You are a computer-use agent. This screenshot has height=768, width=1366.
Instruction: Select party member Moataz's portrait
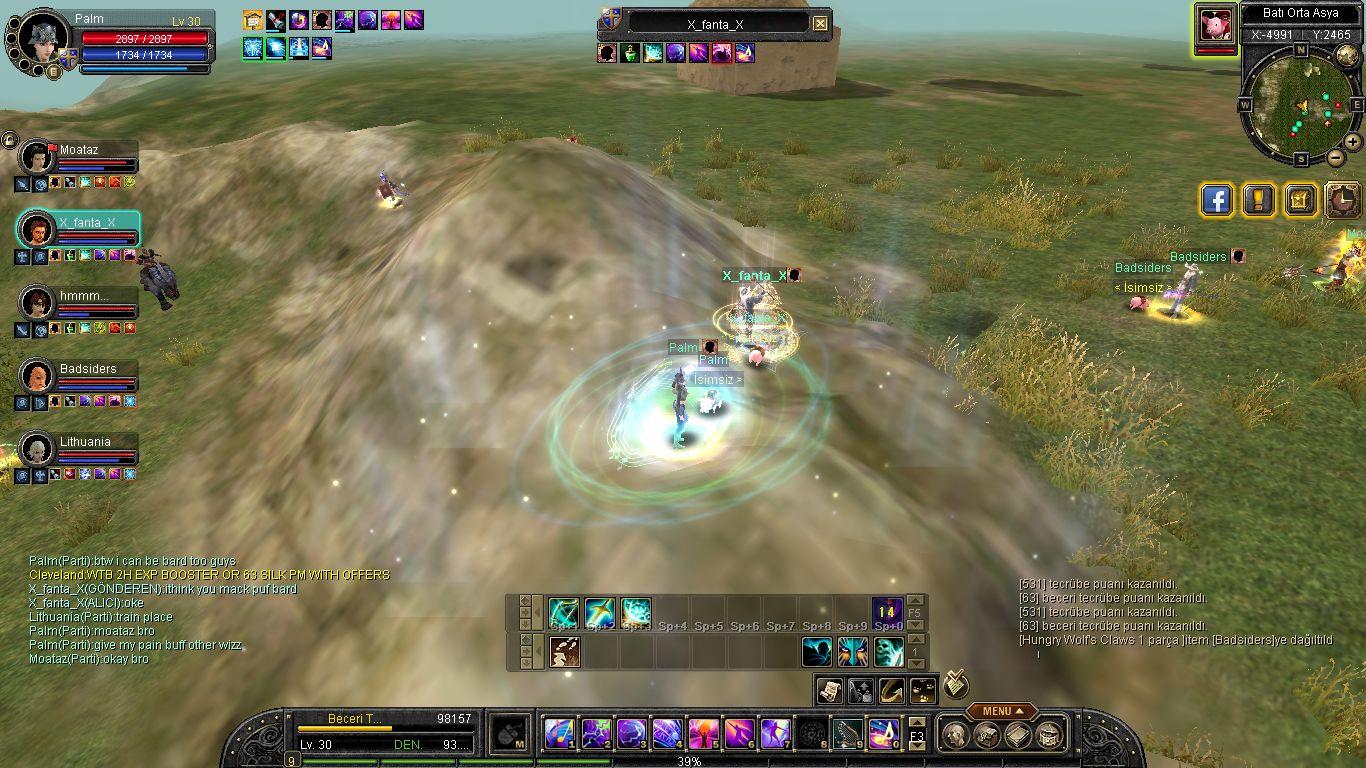pos(37,157)
